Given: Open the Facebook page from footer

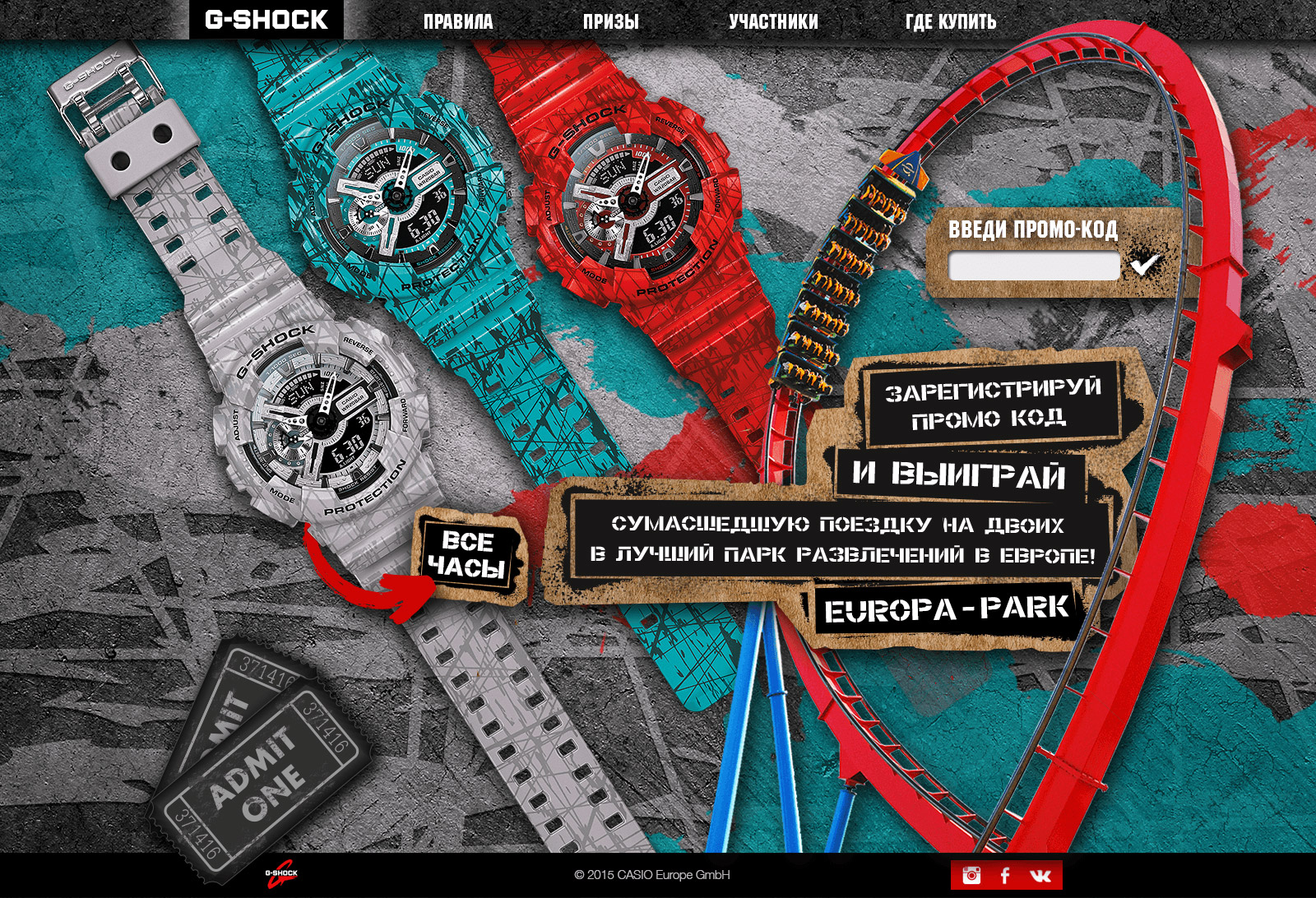Looking at the screenshot, I should coord(1005,875).
